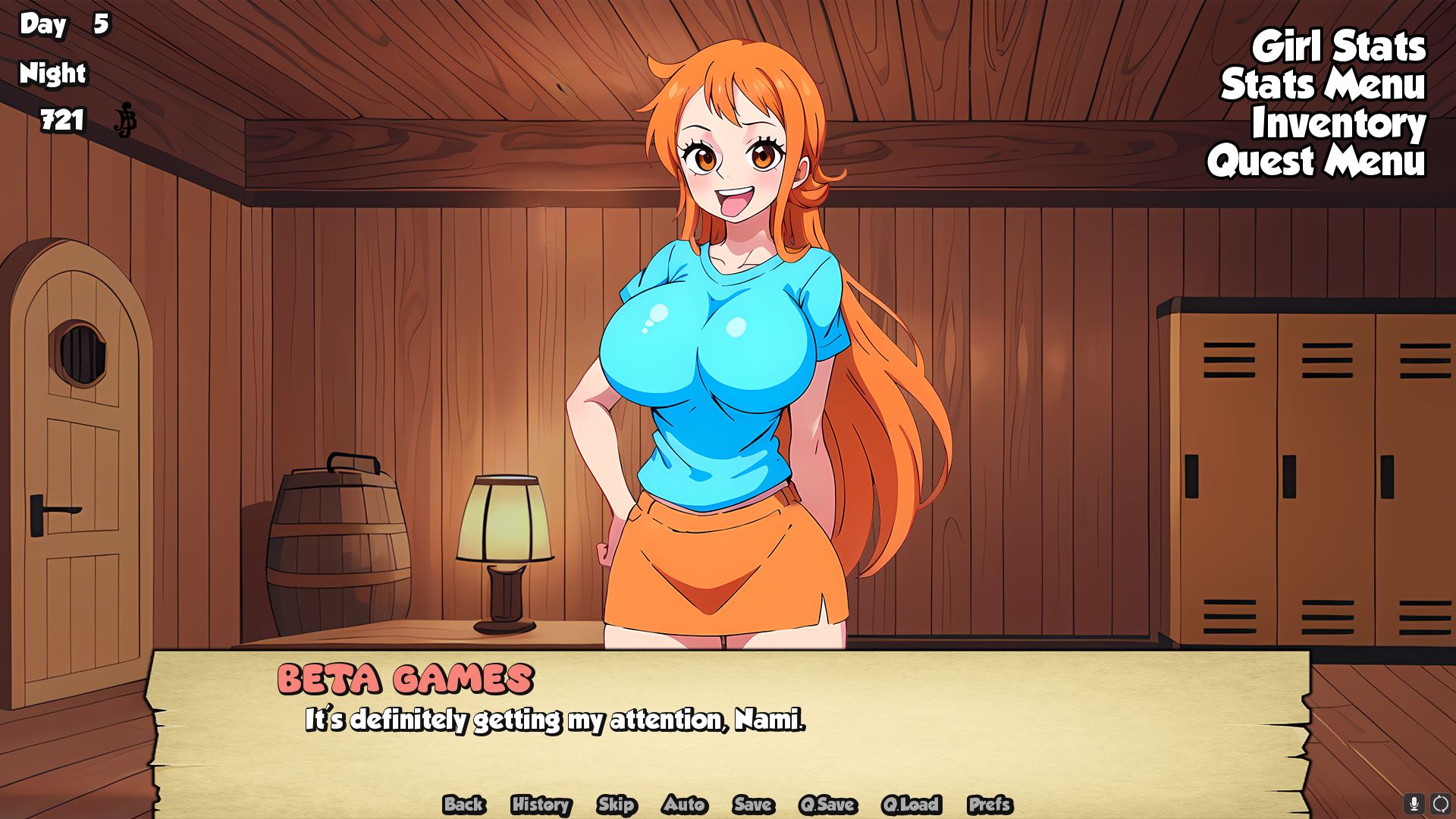View the dialogue History
Screen dimensions: 1456x819
[x=541, y=805]
